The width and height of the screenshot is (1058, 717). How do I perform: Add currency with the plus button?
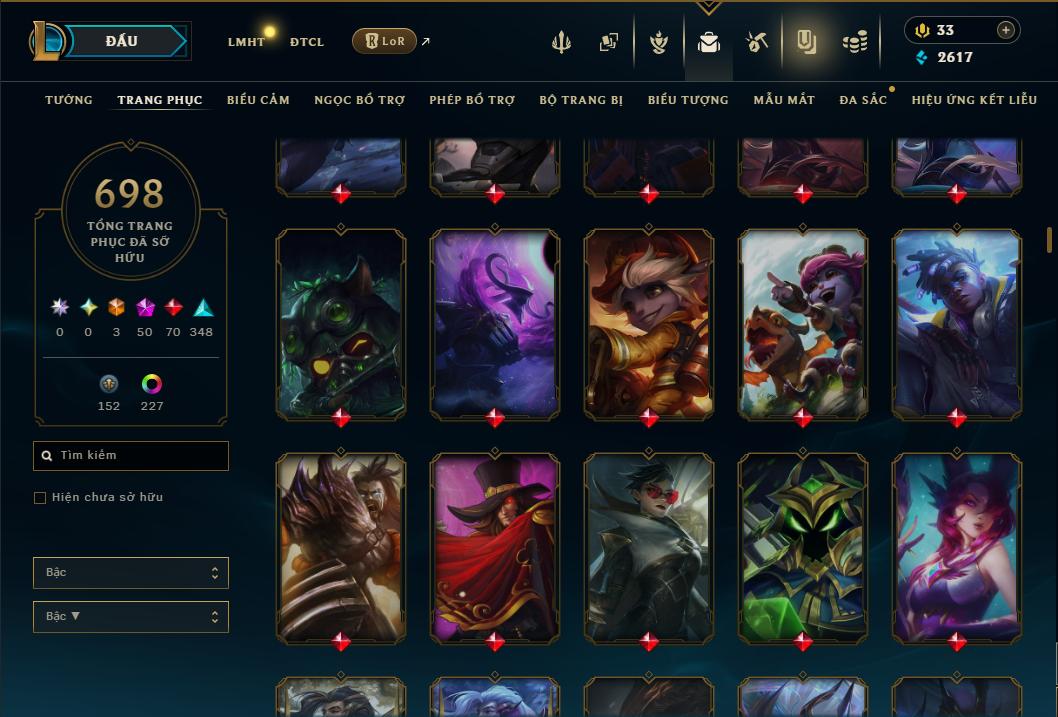[x=1006, y=30]
